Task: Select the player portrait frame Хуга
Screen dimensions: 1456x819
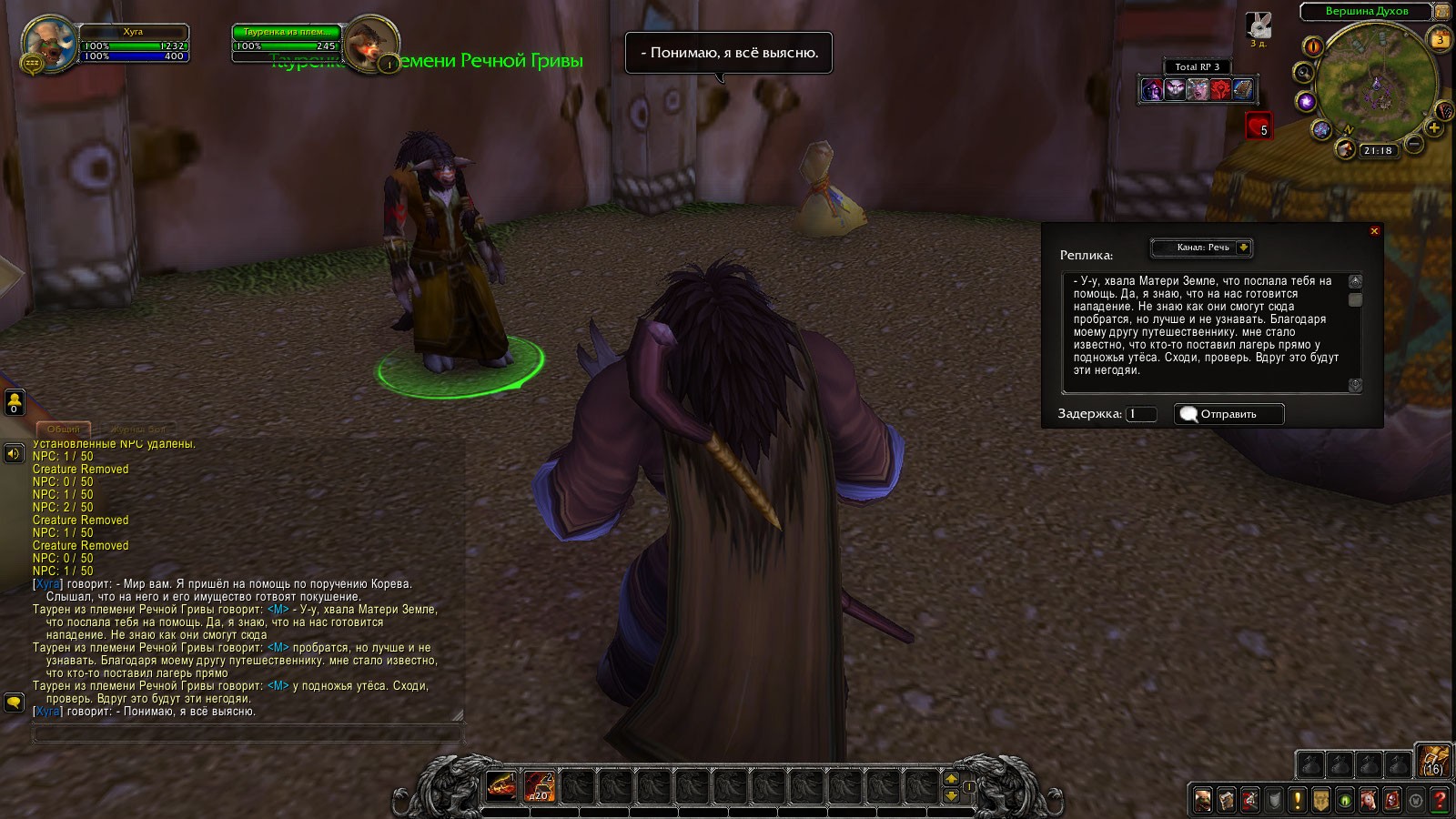Action: click(50, 43)
